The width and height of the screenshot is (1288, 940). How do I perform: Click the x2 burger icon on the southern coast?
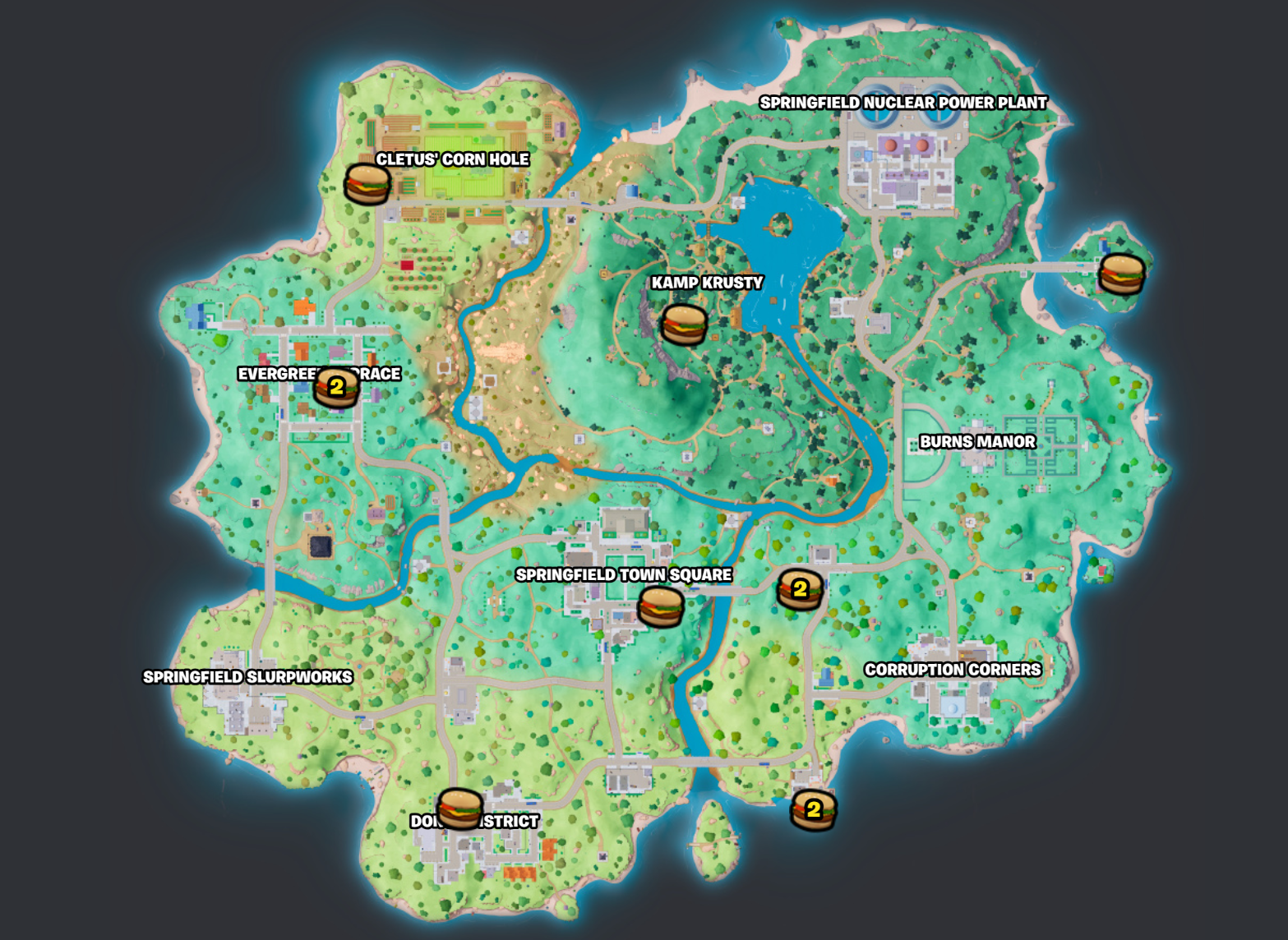point(812,812)
